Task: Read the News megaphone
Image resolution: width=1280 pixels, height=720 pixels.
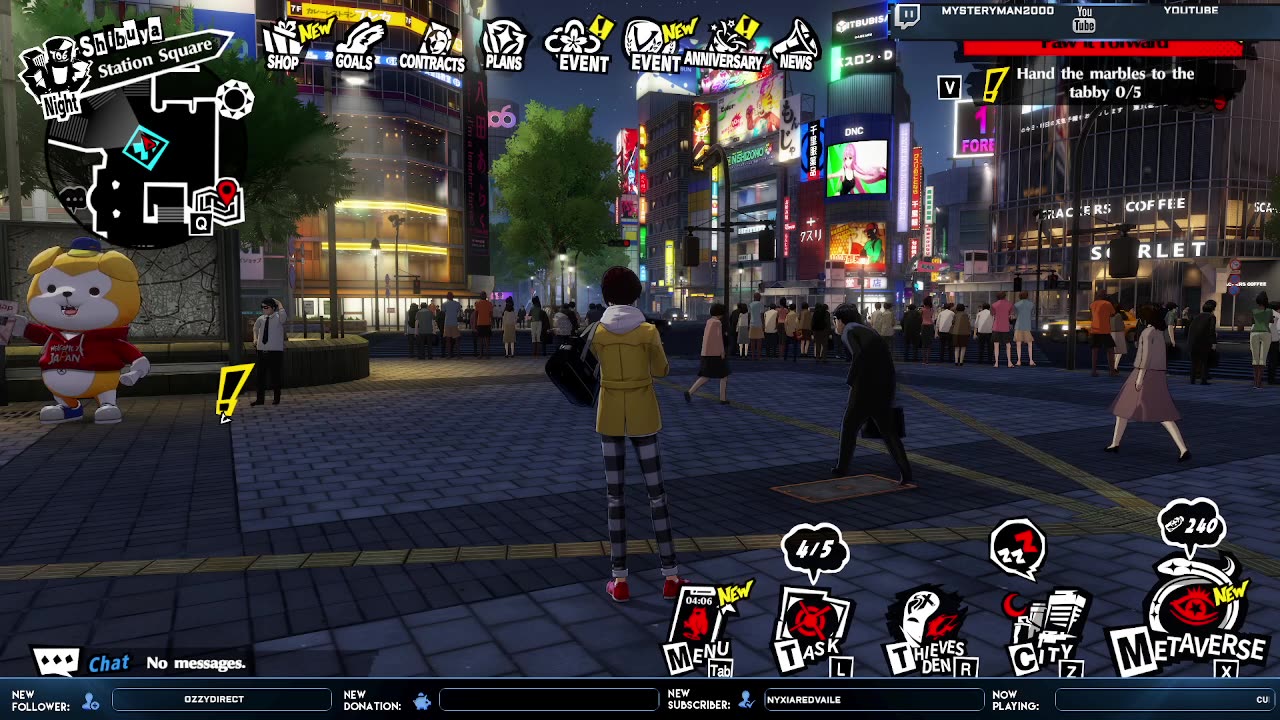Action: pyautogui.click(x=796, y=46)
